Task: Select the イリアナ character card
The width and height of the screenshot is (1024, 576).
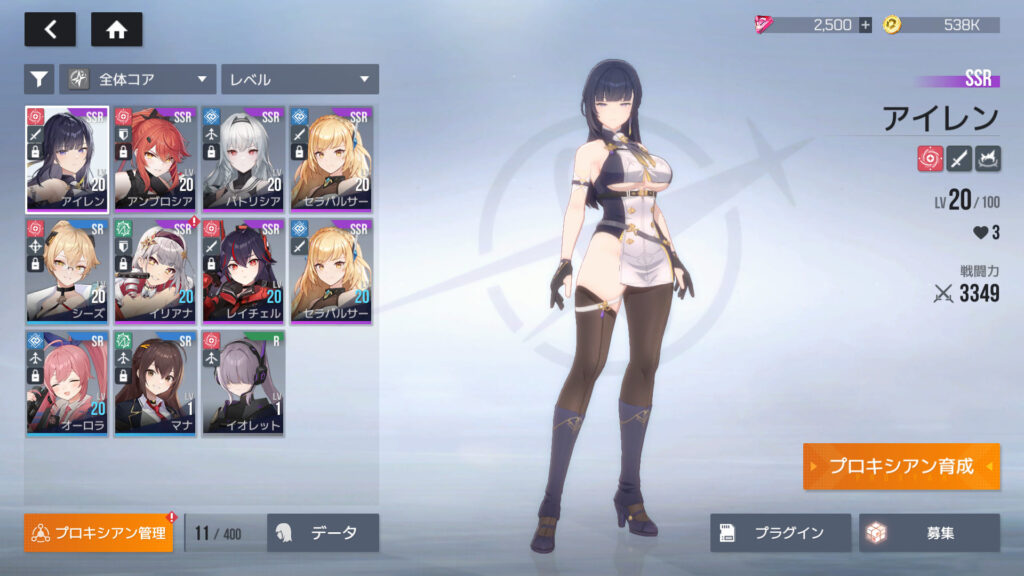Action: click(155, 271)
